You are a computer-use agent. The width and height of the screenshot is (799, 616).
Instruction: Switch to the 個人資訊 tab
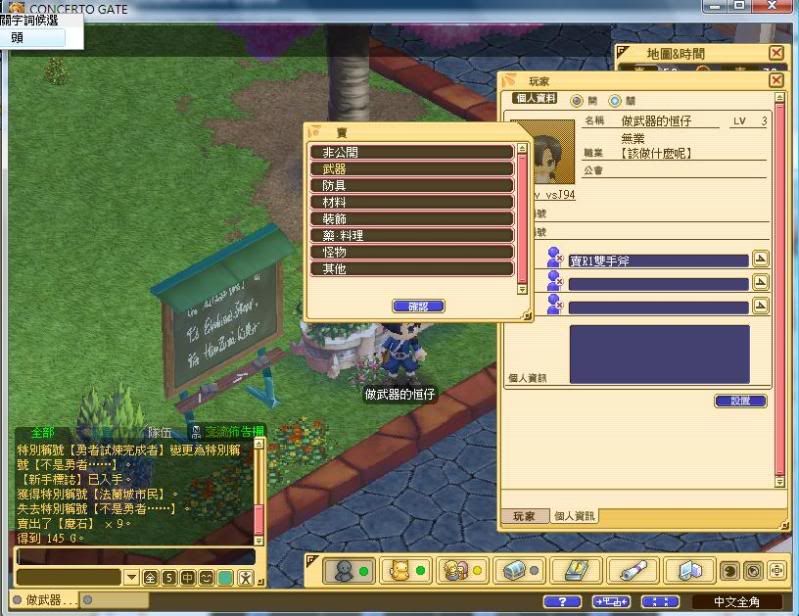575,516
